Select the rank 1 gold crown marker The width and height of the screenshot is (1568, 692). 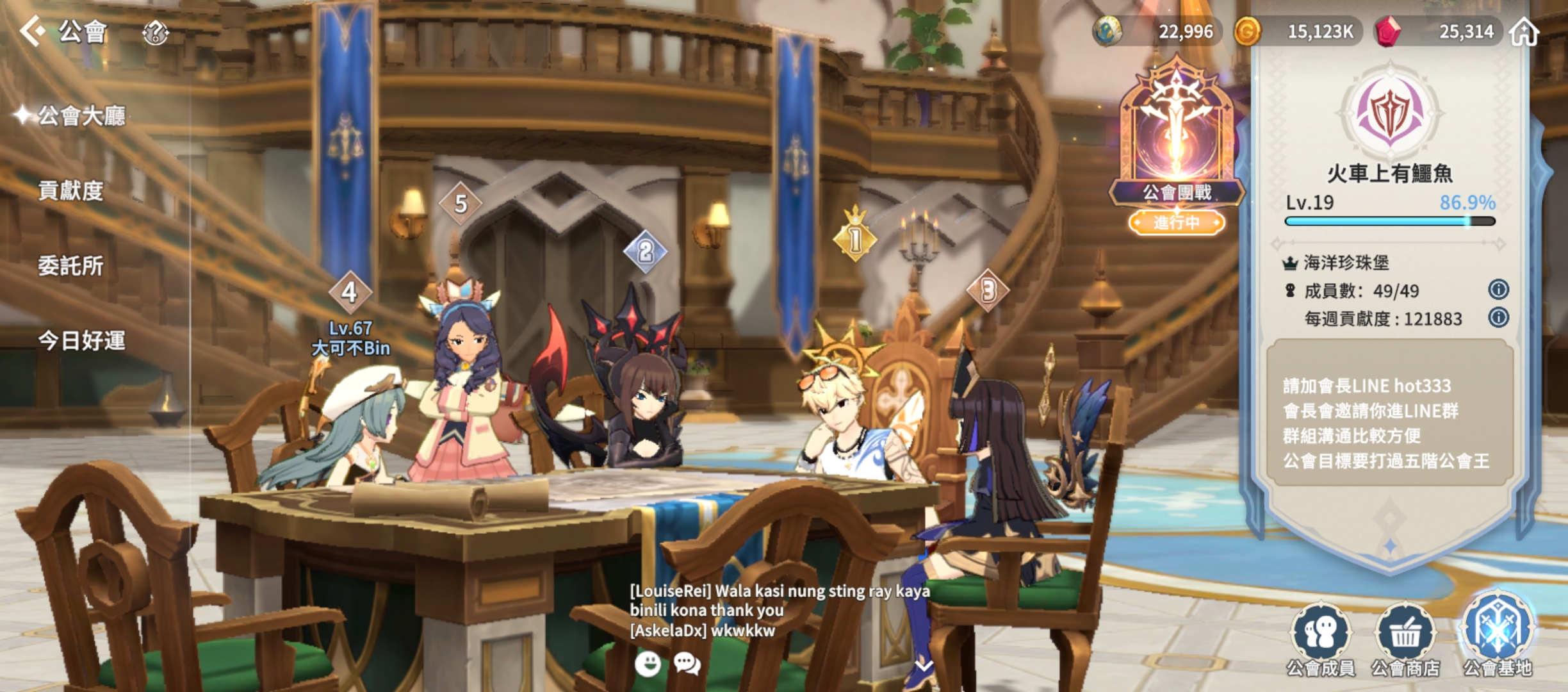pyautogui.click(x=854, y=238)
